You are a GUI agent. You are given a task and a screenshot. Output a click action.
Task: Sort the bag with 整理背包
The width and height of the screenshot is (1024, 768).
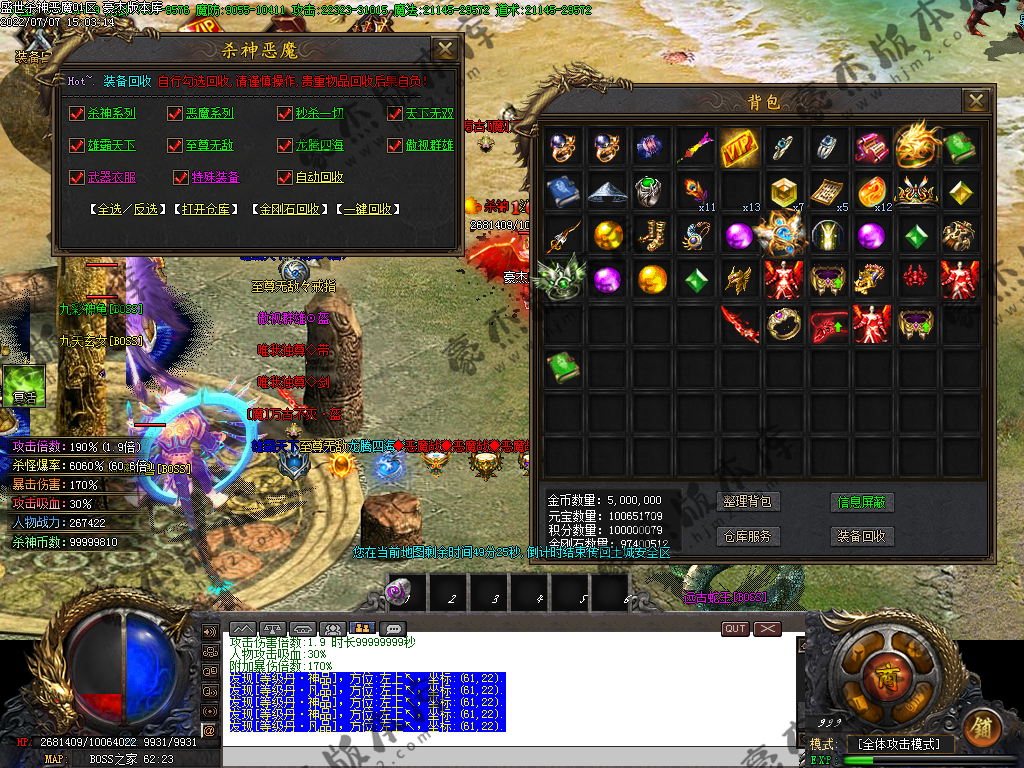[x=748, y=502]
